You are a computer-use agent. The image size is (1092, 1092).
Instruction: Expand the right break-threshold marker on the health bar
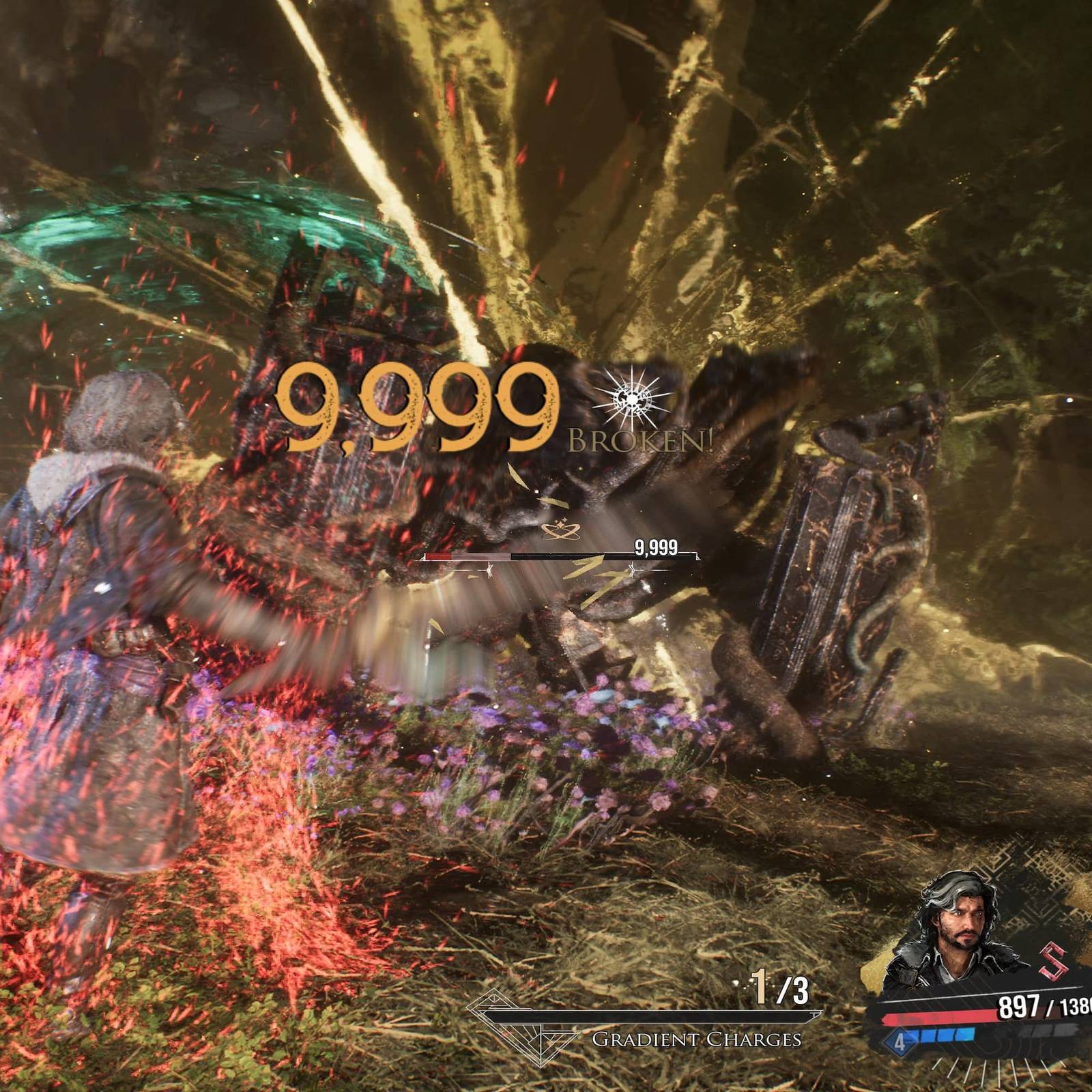coord(632,569)
